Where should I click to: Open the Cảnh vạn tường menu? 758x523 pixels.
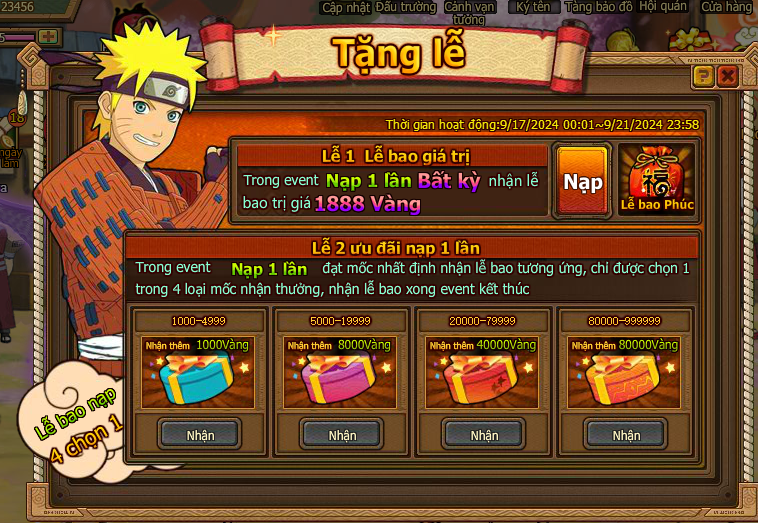pos(469,11)
